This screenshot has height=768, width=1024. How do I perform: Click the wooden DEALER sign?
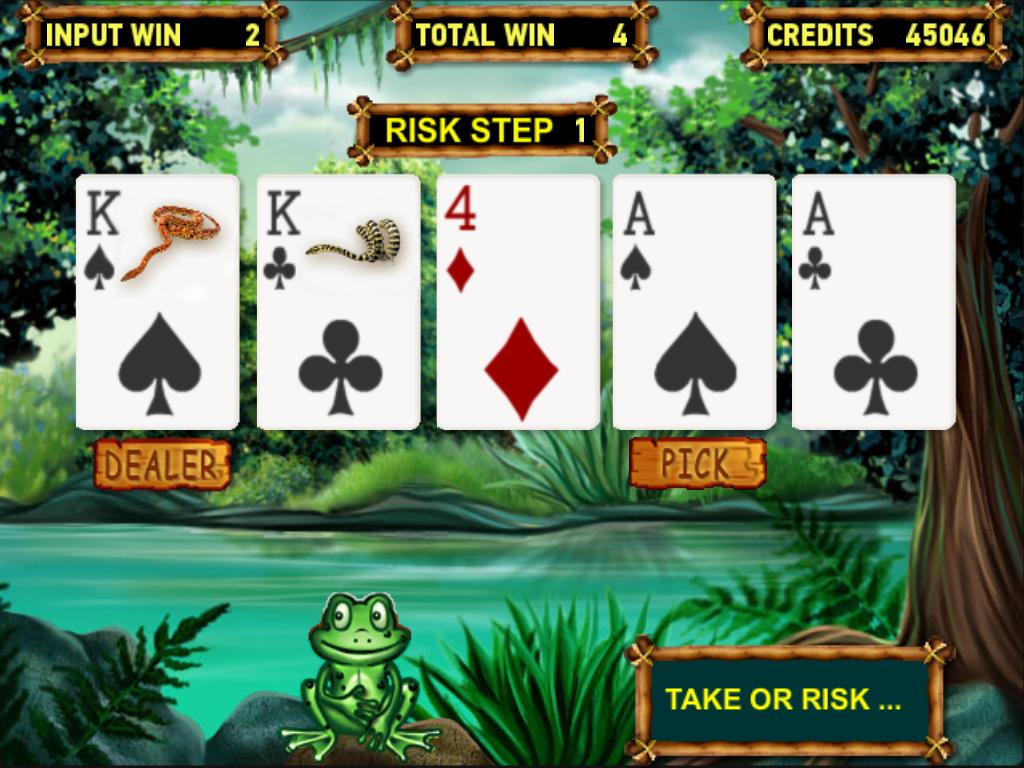(162, 464)
